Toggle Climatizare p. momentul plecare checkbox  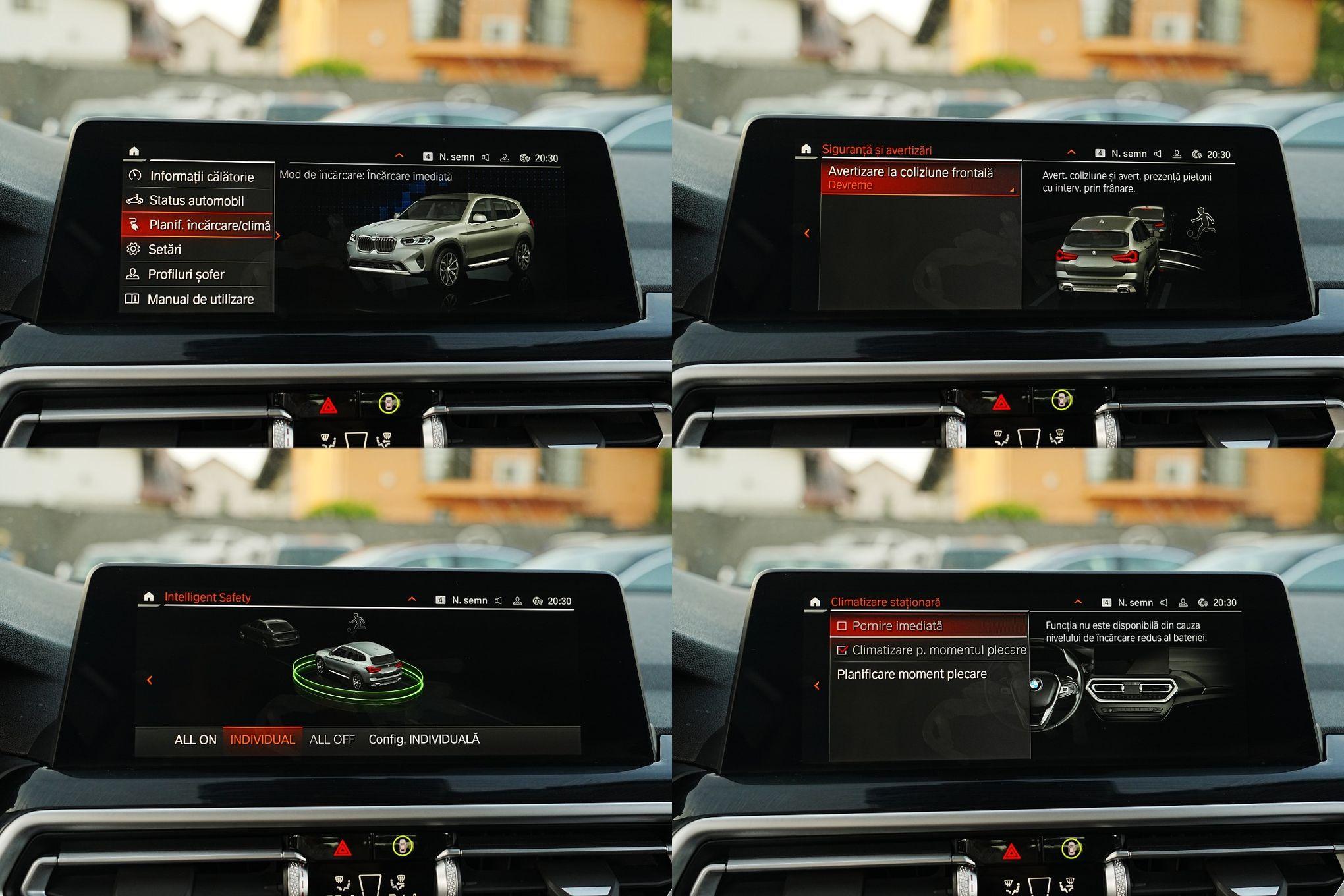pyautogui.click(x=842, y=650)
